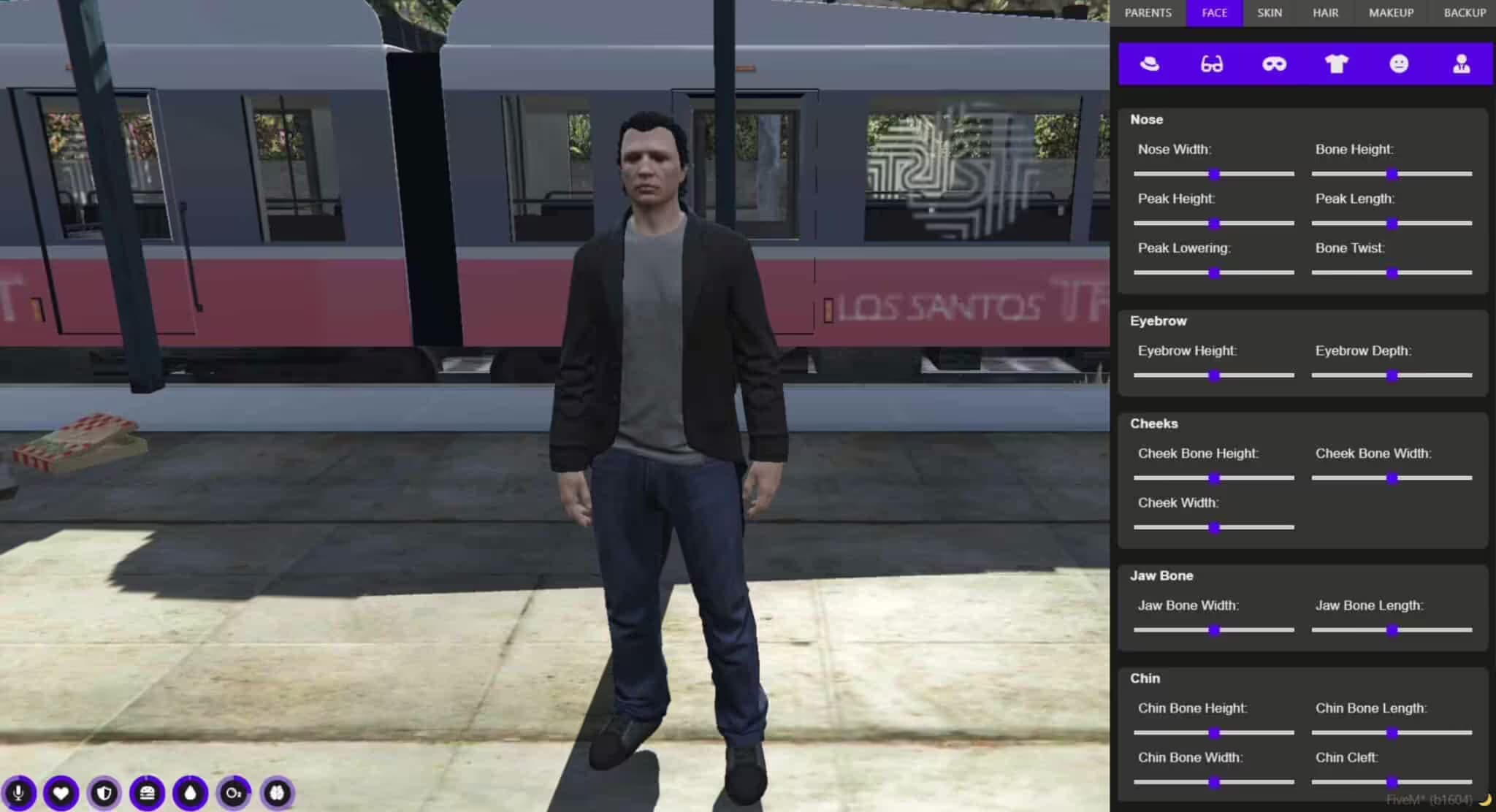Switch to the MAKEUP tab

tap(1390, 12)
